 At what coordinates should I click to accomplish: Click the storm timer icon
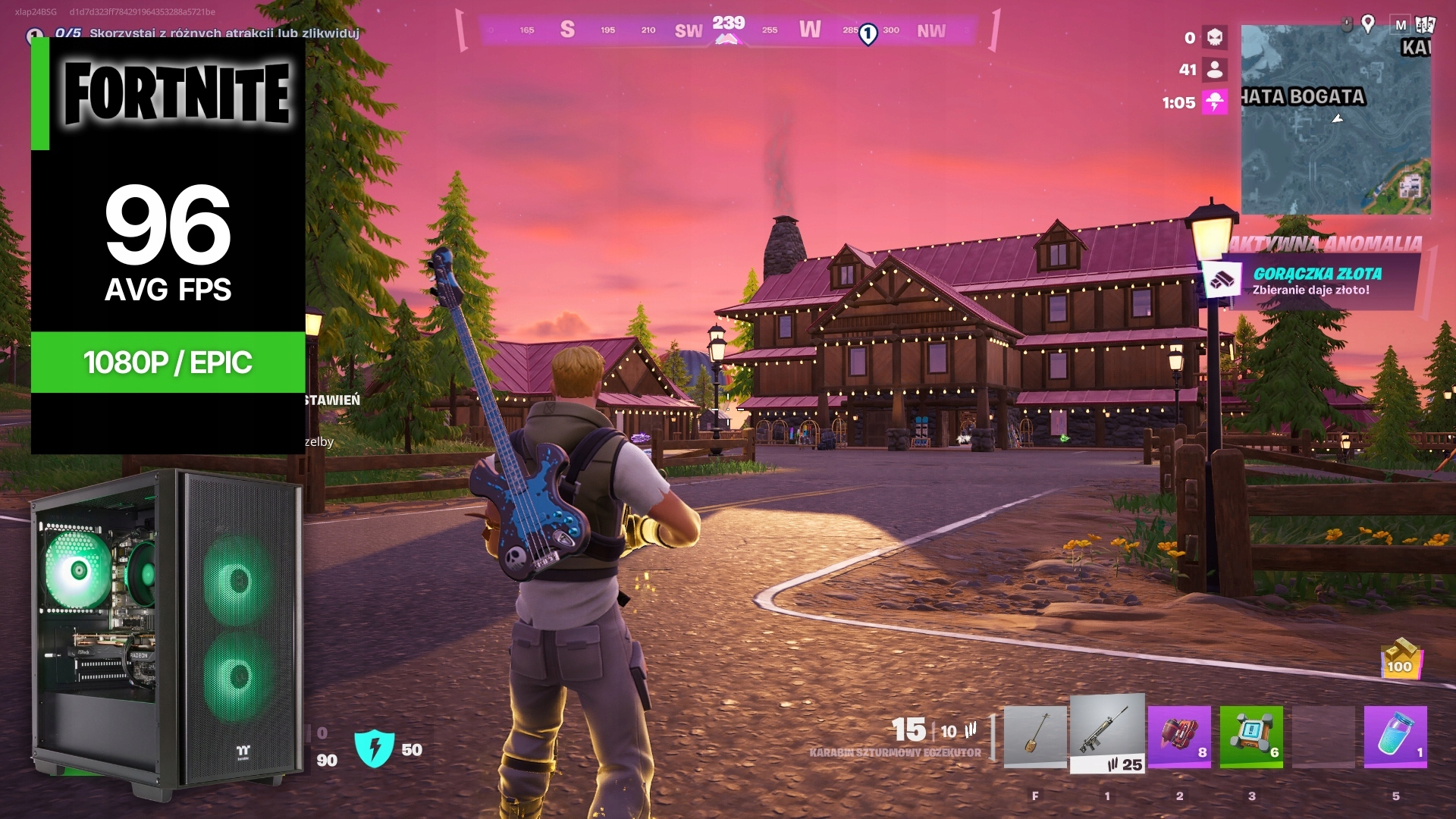tap(1215, 102)
